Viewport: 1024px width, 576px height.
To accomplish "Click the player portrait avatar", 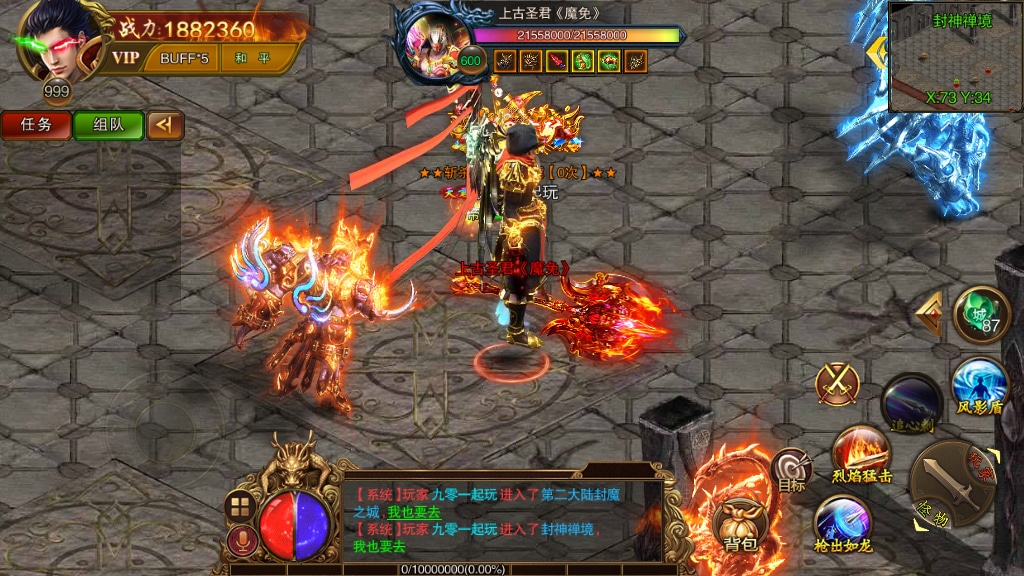I will [x=58, y=42].
